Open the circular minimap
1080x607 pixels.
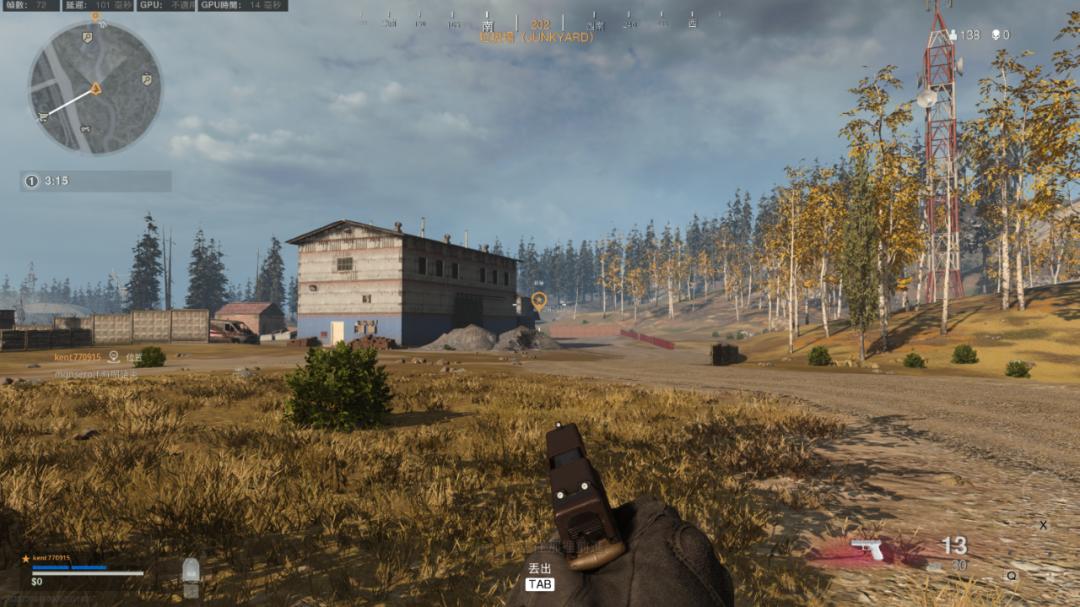pyautogui.click(x=95, y=88)
